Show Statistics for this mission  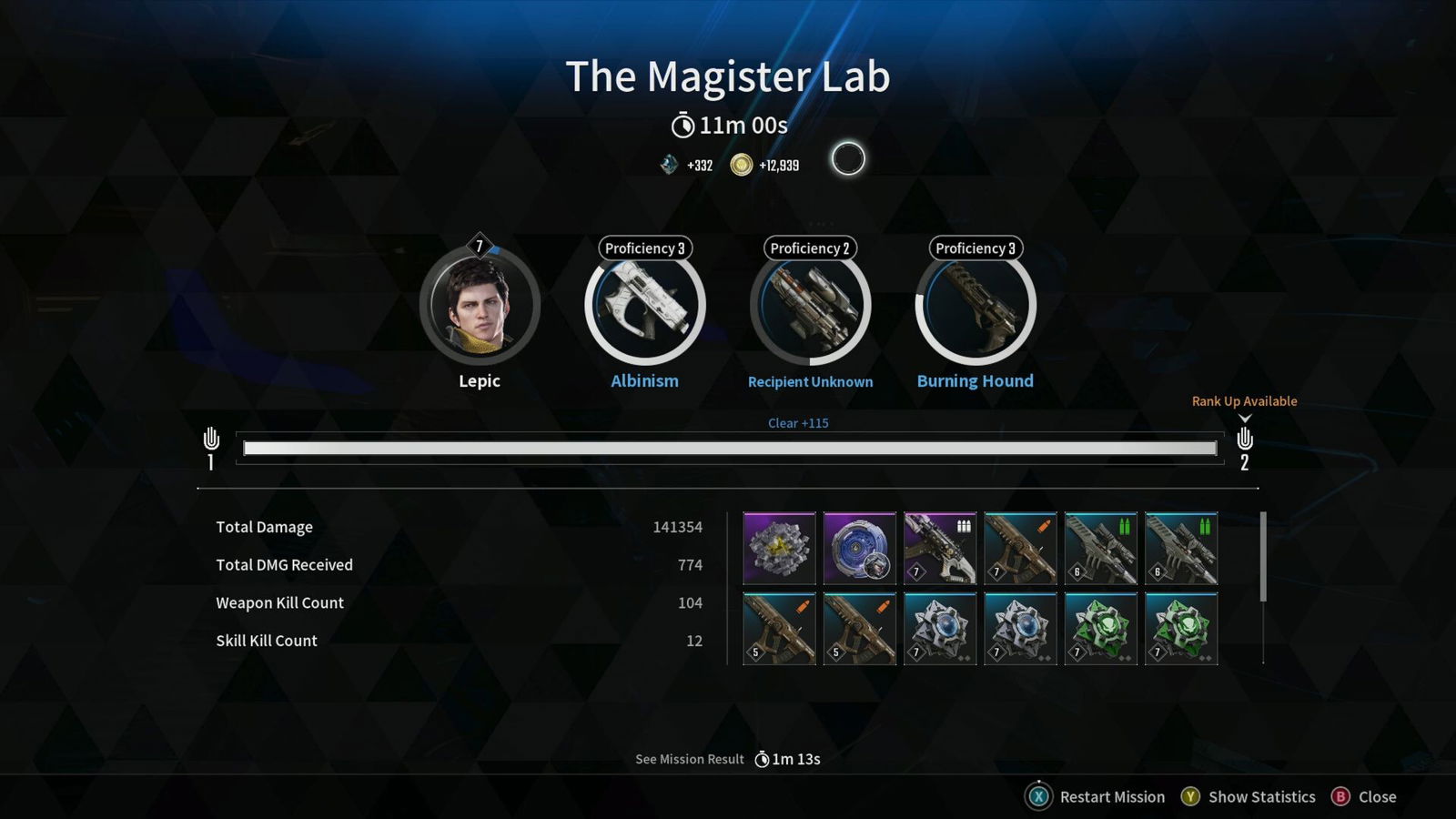(1248, 796)
